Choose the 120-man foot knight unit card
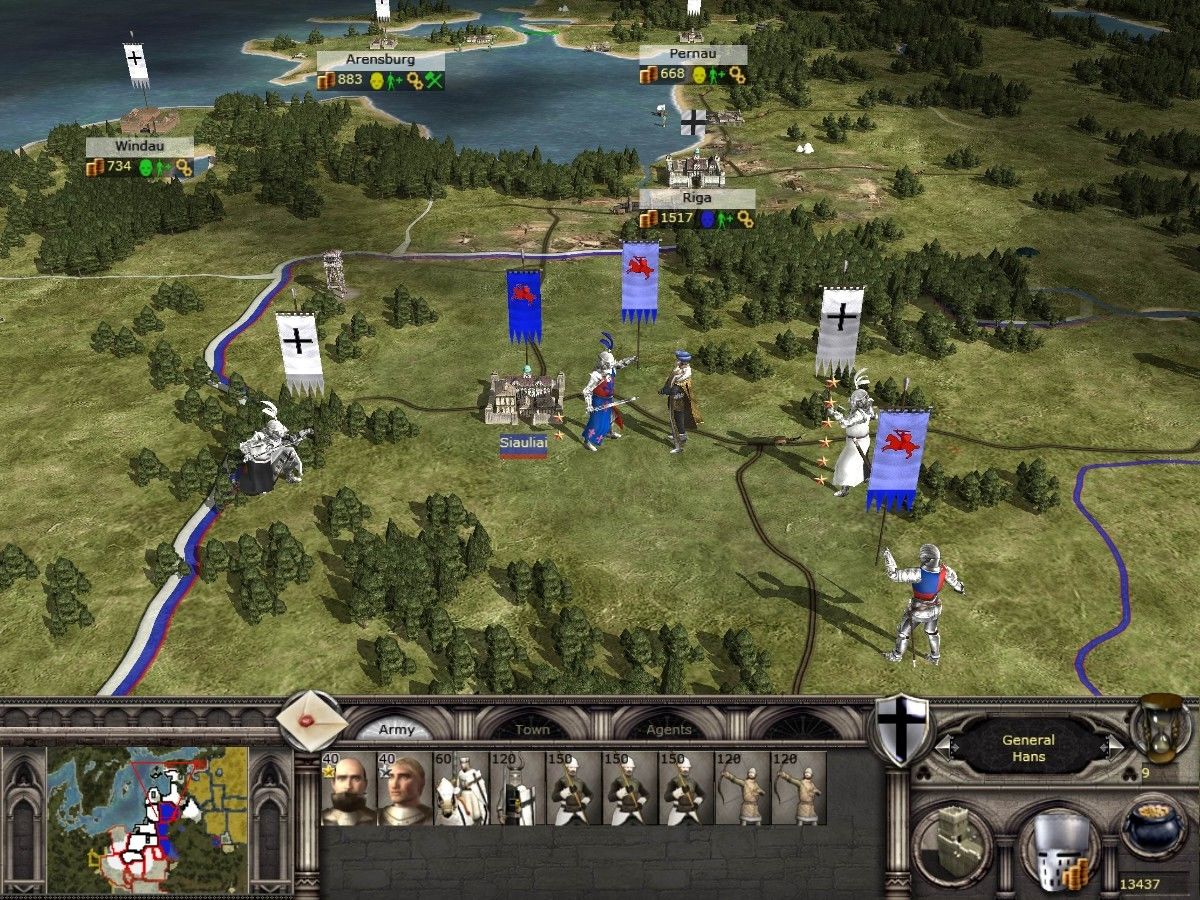The image size is (1200, 900). (x=517, y=789)
